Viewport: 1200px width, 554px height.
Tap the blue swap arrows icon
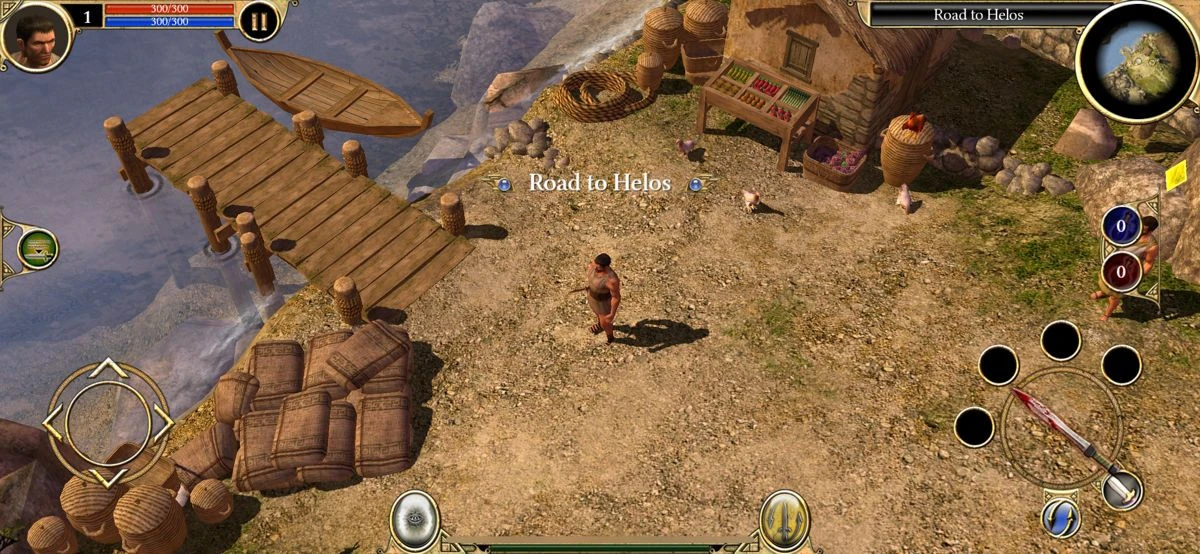[1060, 517]
